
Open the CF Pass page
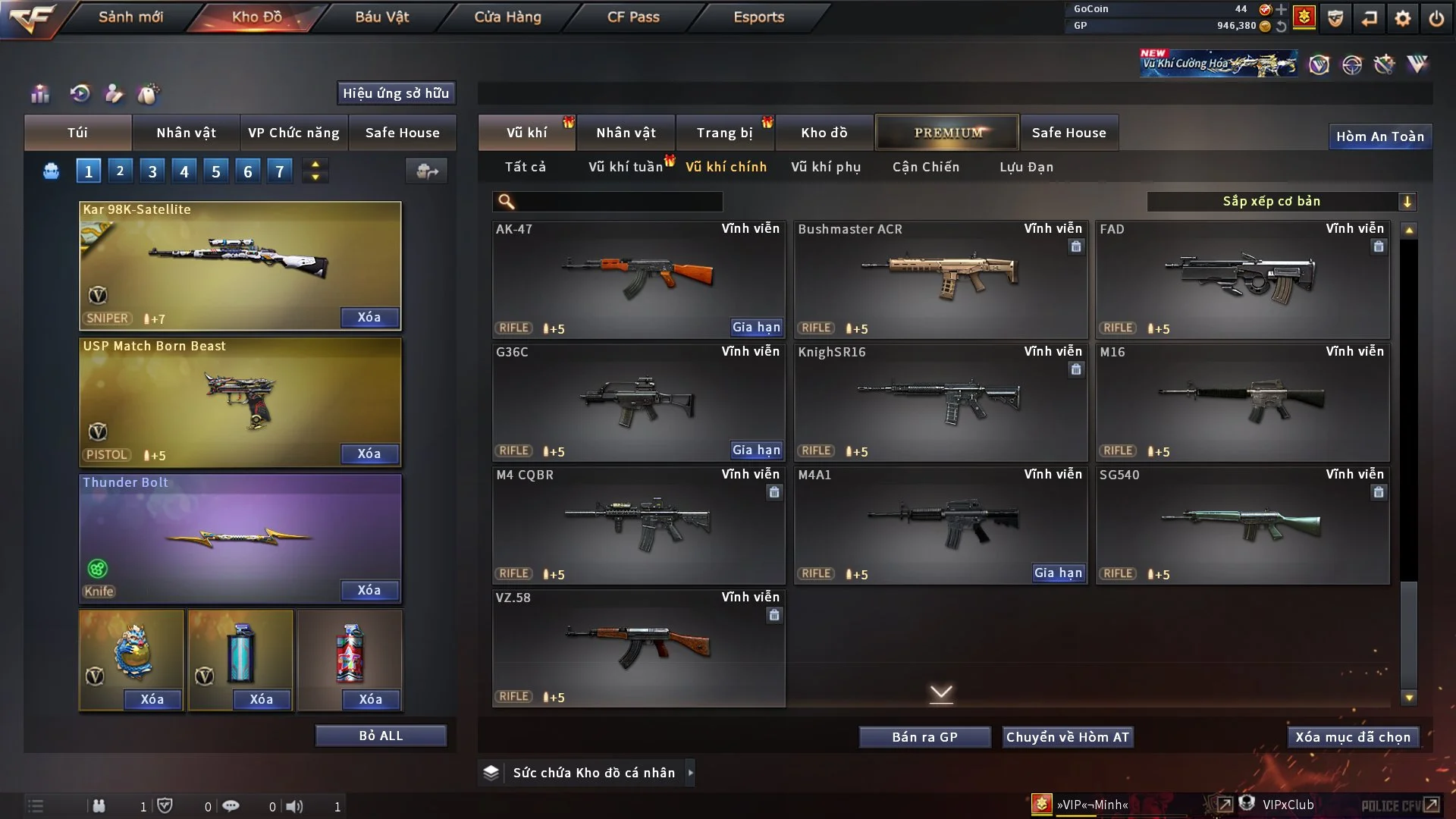633,17
